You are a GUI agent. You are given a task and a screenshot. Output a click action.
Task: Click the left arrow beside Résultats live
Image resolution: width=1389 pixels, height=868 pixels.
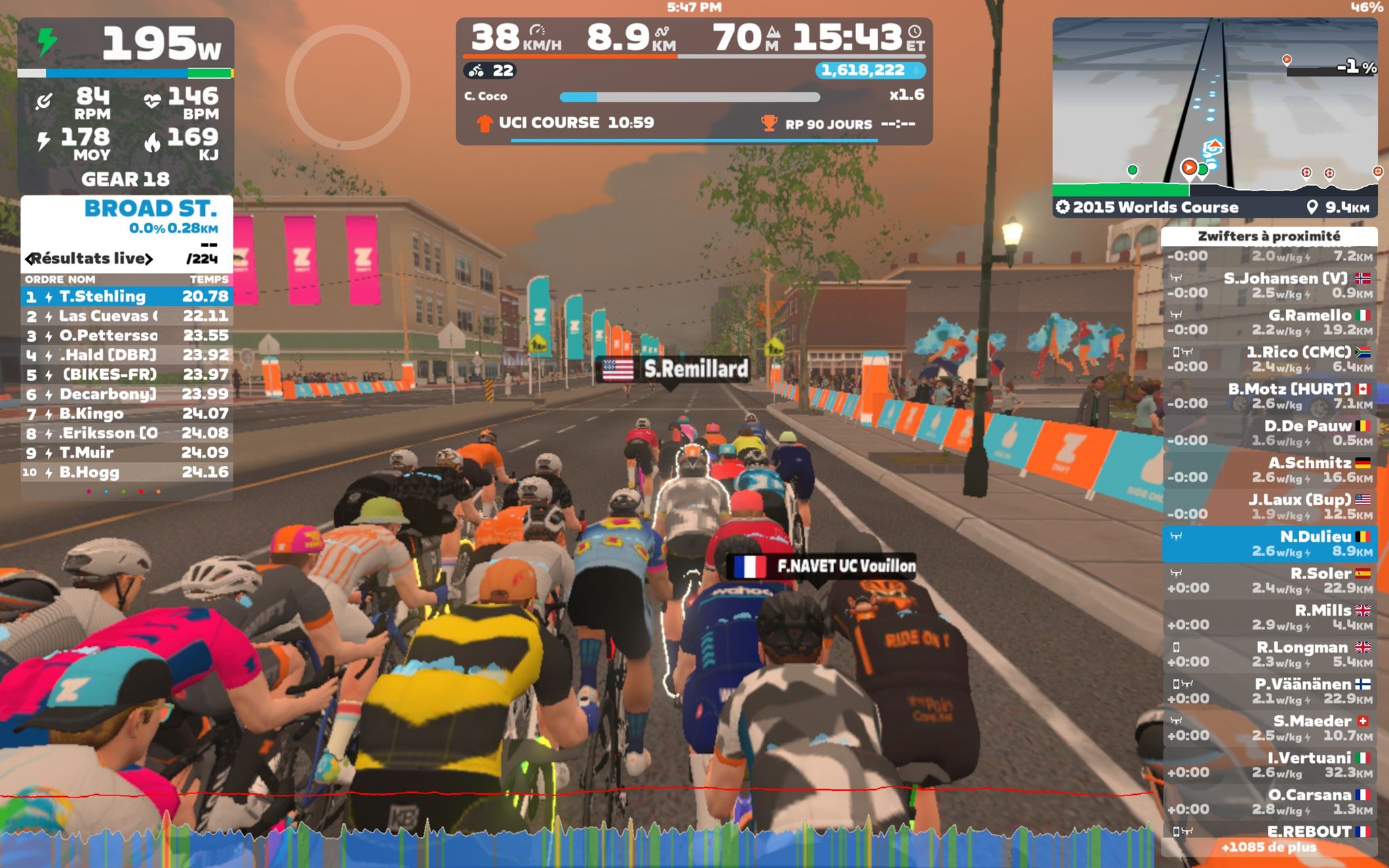click(x=29, y=258)
